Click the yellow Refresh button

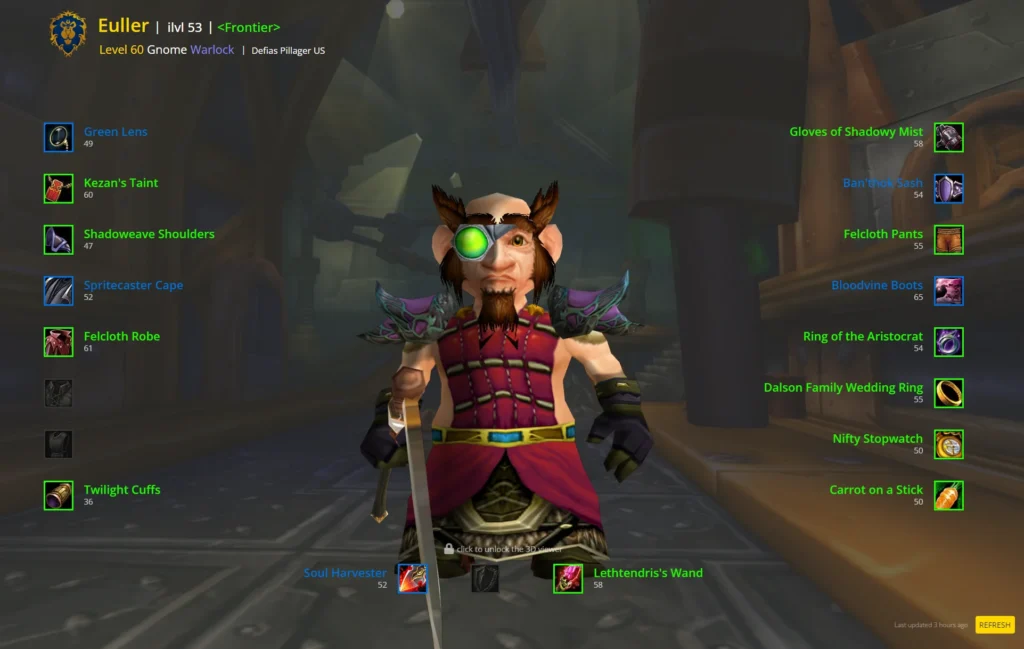pyautogui.click(x=994, y=625)
